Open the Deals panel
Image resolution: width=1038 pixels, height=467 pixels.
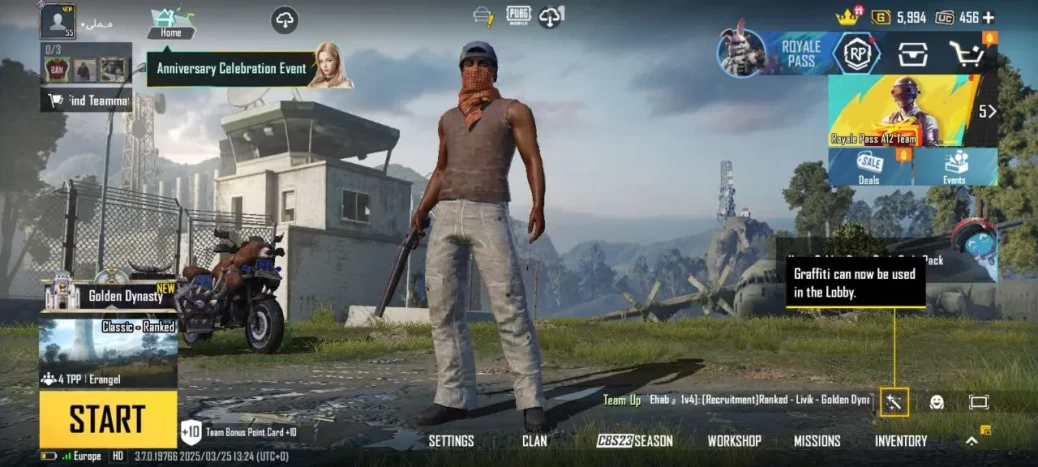[869, 167]
